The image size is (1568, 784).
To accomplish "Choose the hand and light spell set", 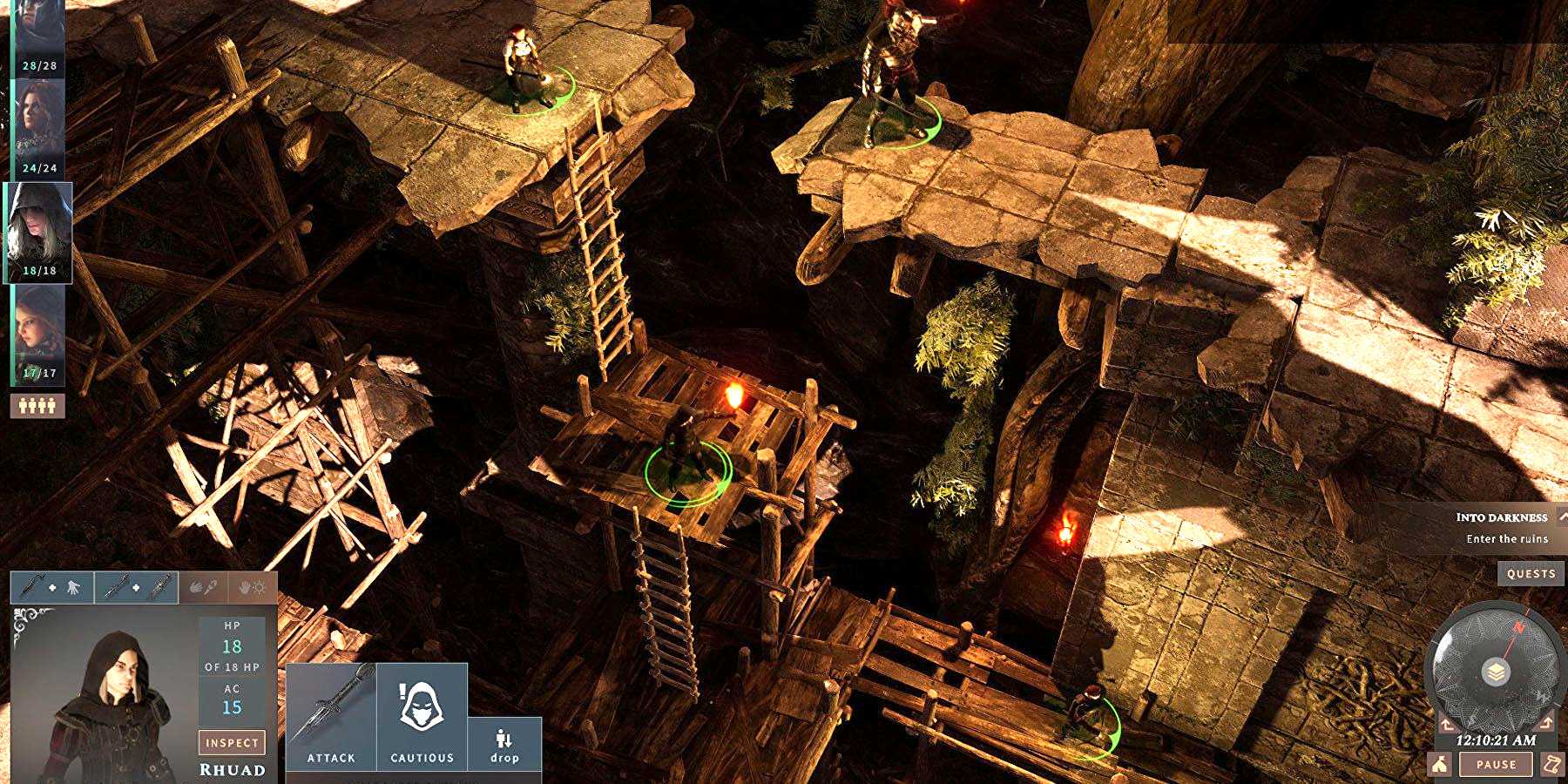I will (252, 588).
